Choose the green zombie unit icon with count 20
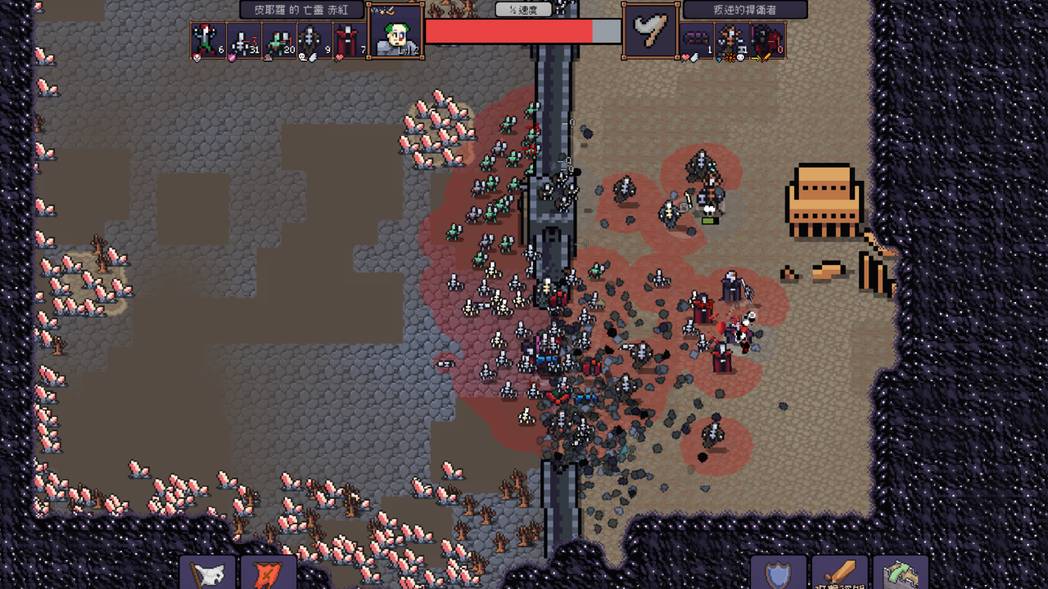The width and height of the screenshot is (1048, 589). coord(279,41)
